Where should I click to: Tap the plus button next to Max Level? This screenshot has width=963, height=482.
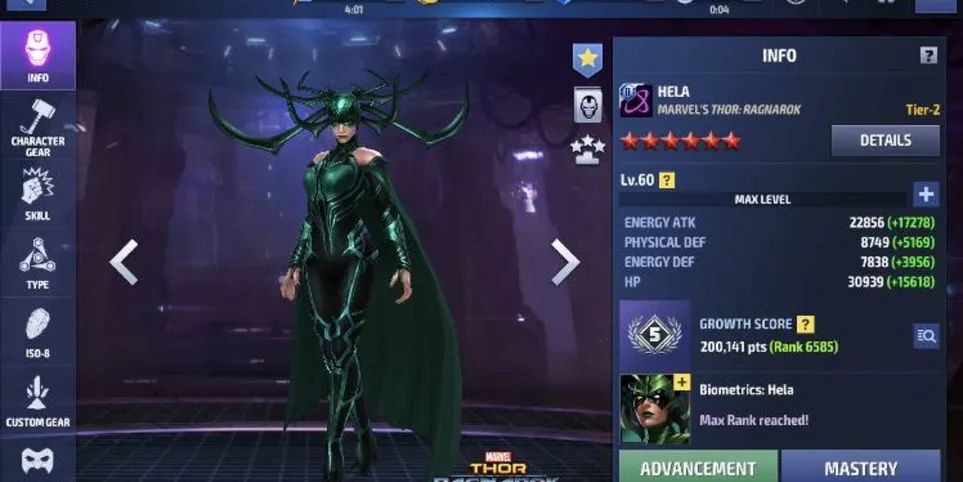click(x=925, y=194)
